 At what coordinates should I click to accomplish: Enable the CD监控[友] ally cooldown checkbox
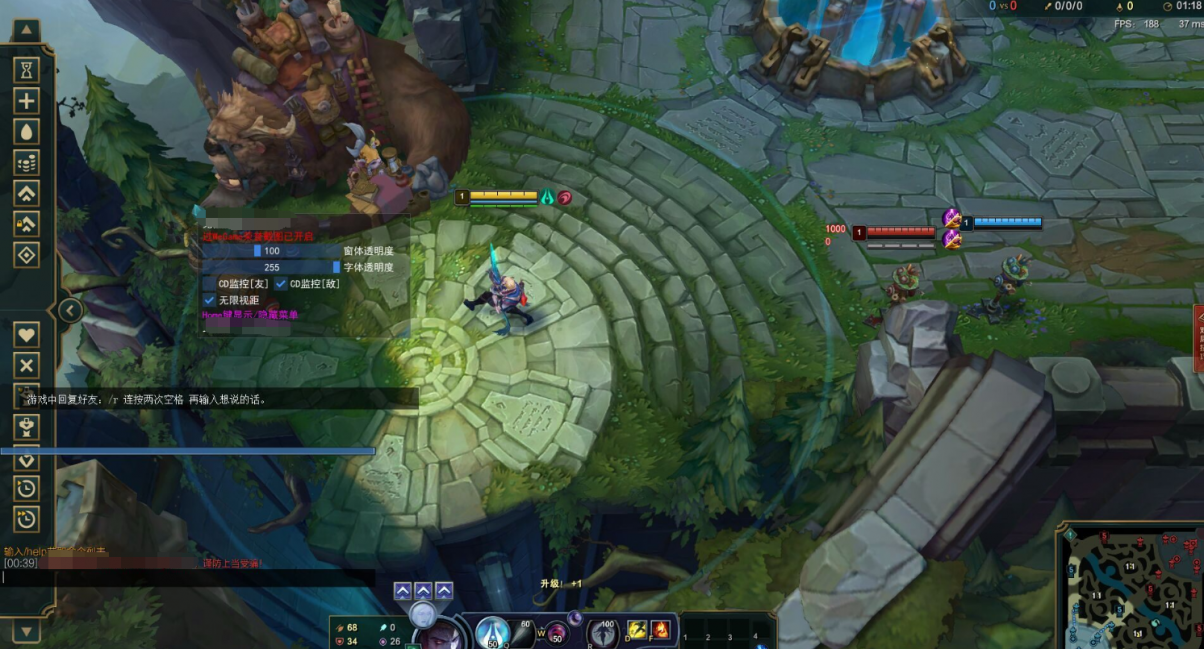click(x=210, y=284)
